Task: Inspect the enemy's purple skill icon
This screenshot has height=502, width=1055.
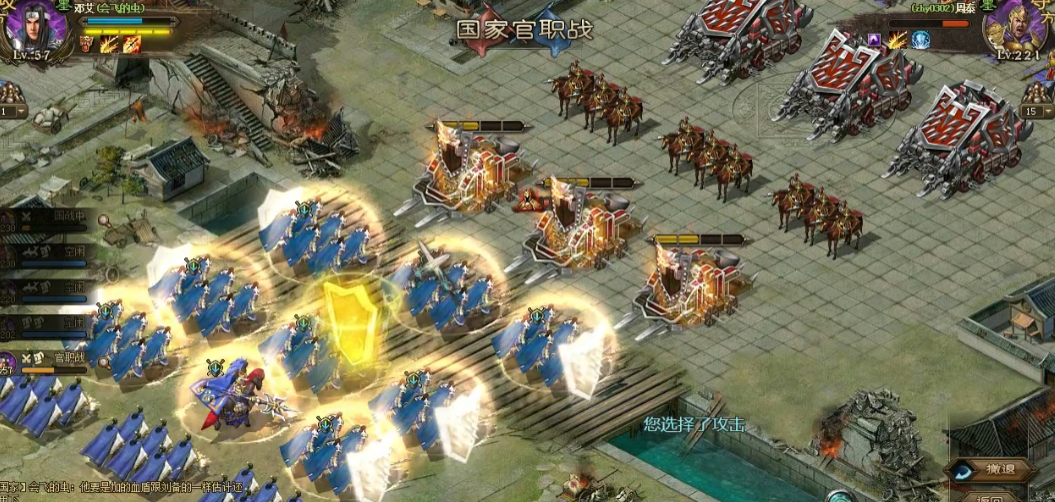Action: [x=875, y=40]
